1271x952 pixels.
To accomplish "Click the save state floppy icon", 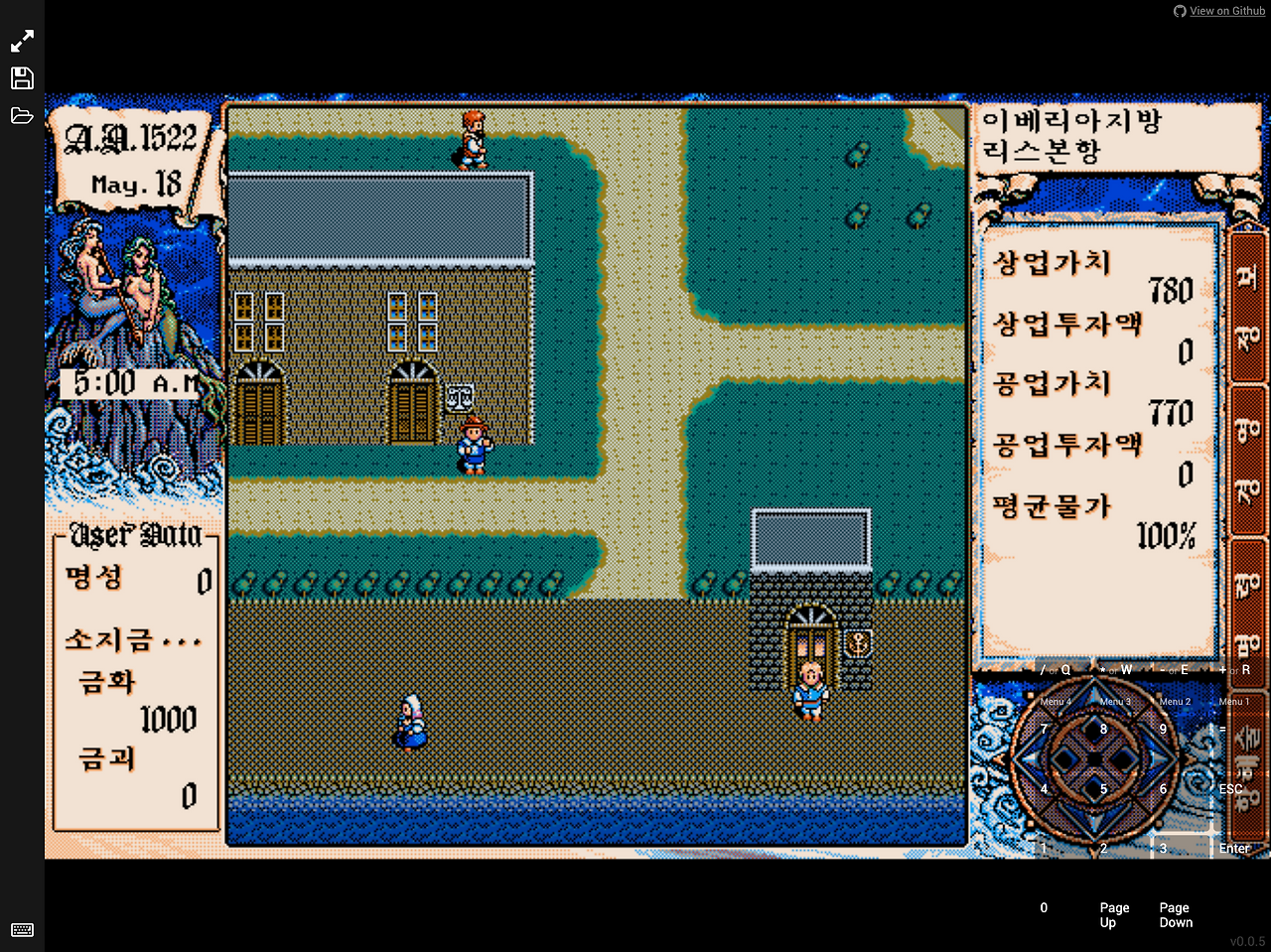I will click(22, 77).
